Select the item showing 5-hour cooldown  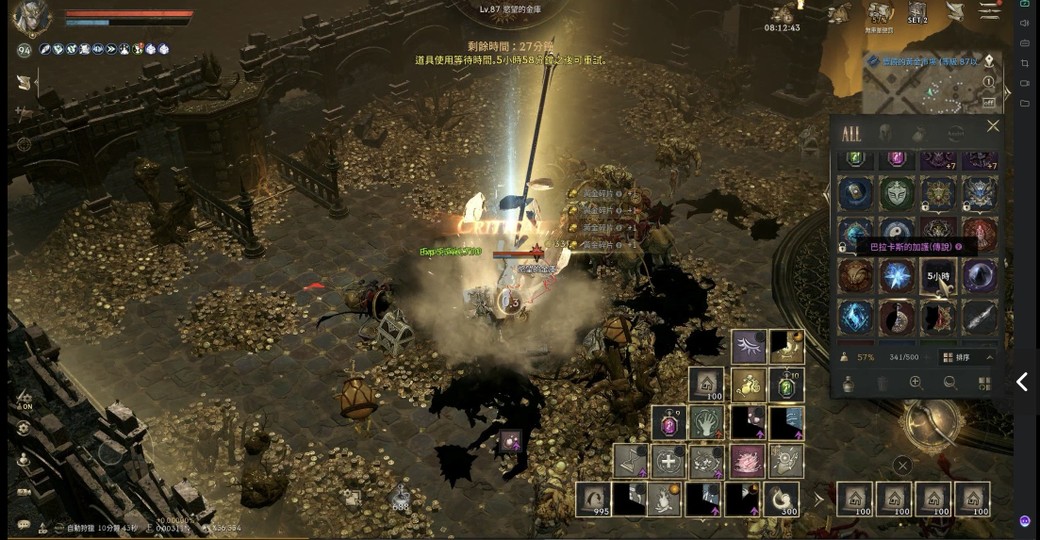click(x=938, y=276)
